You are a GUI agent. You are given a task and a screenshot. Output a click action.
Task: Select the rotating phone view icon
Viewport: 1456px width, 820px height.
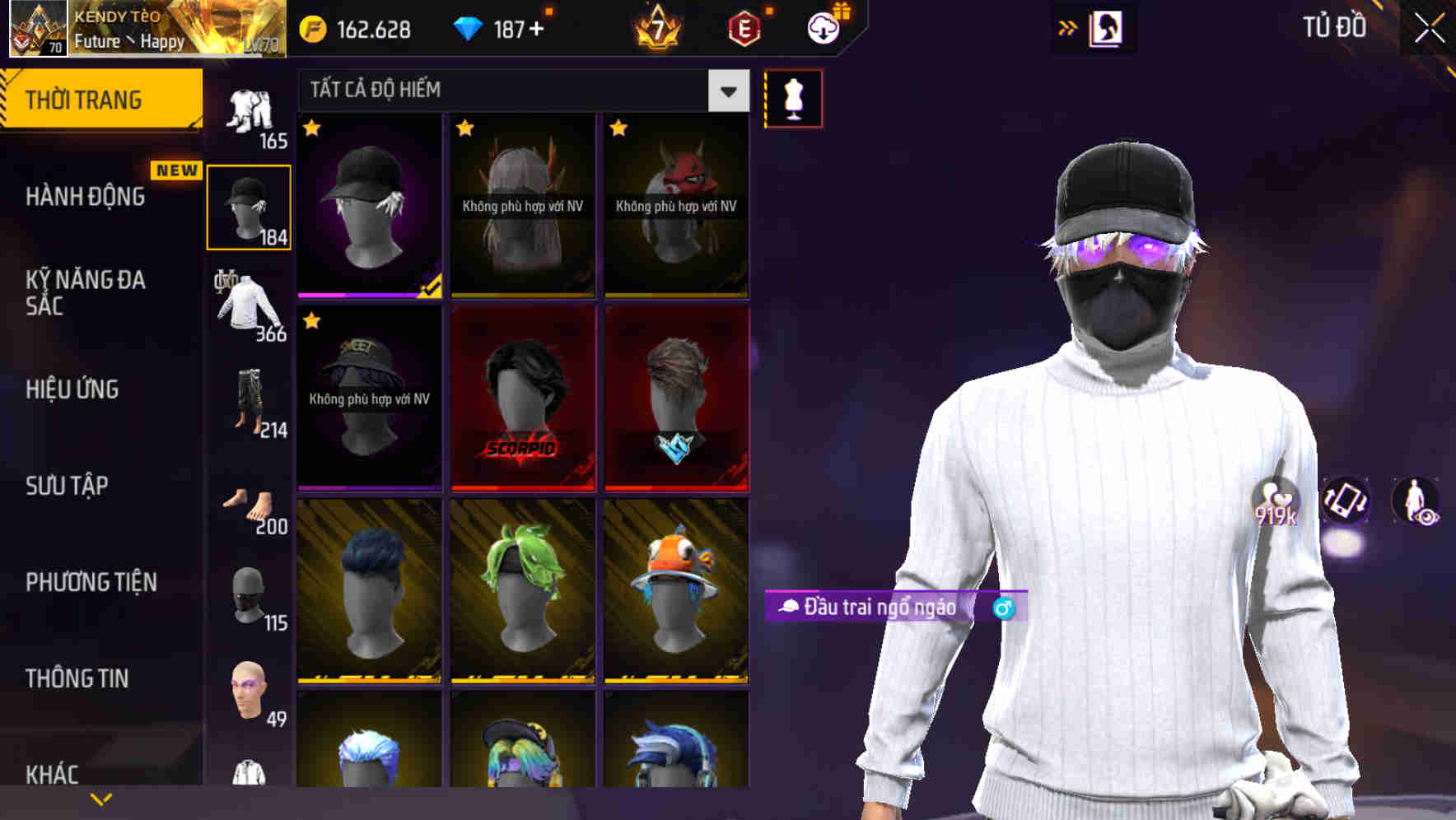point(1346,504)
